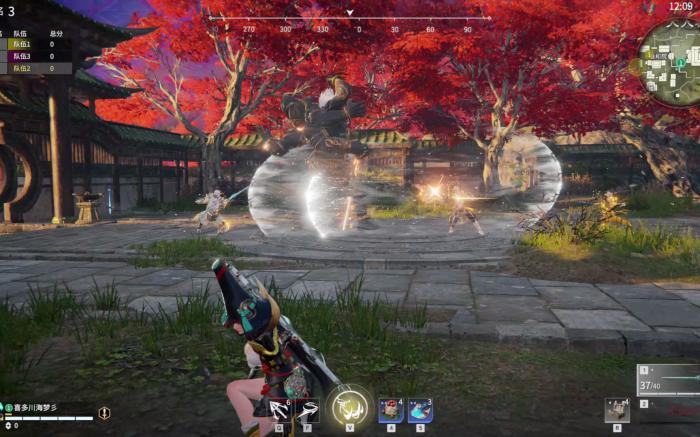Select the item slot at bottom right

[x=617, y=410]
